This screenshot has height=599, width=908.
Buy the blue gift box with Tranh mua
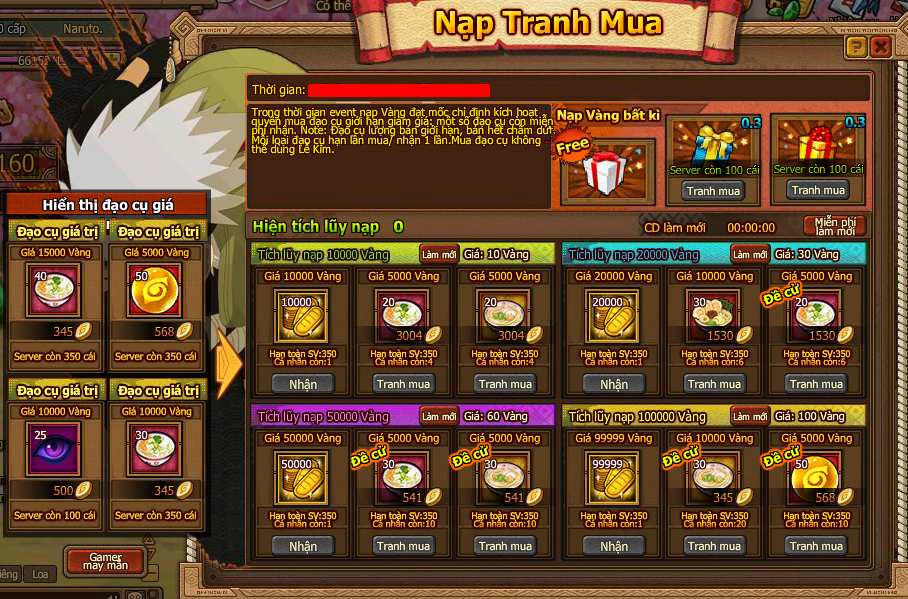714,190
